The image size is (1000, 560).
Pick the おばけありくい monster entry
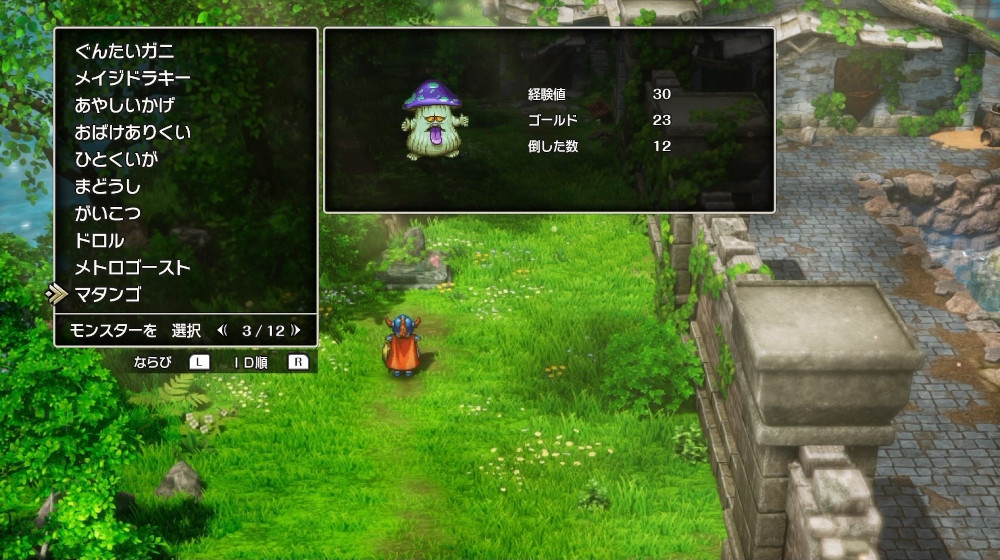pos(132,132)
